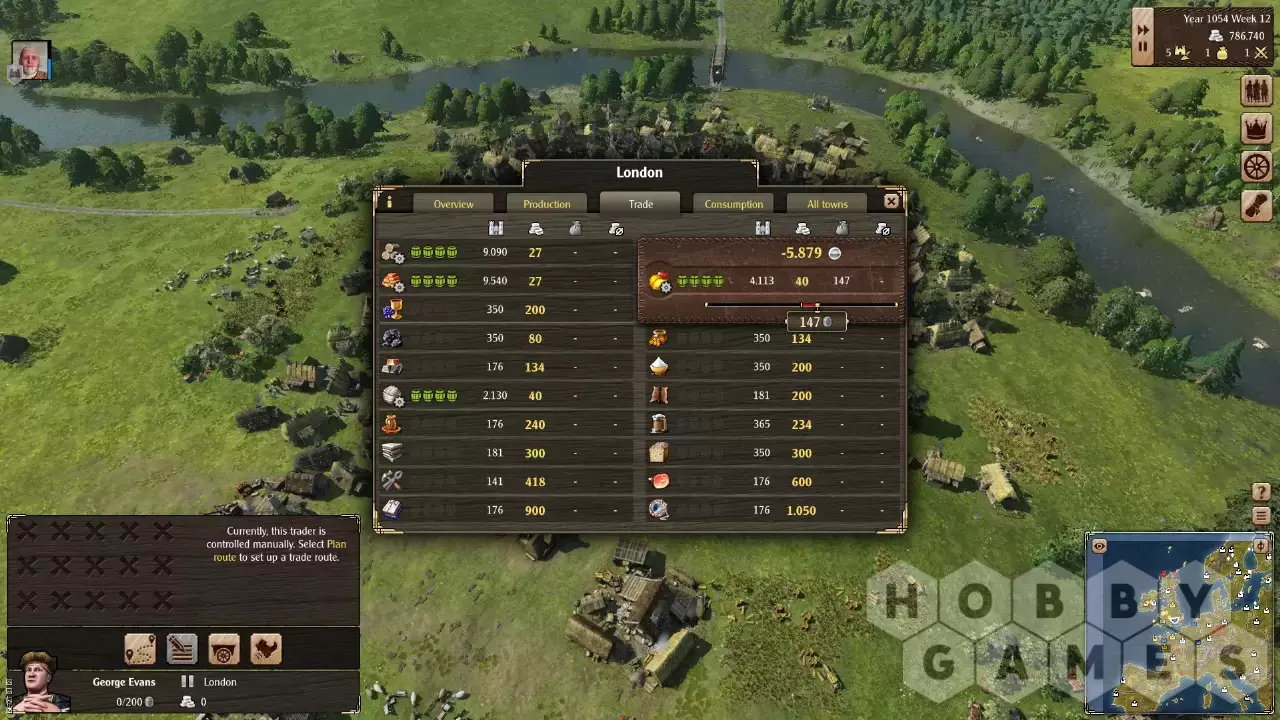Select the All towns tab
The image size is (1280, 720).
[x=827, y=204]
